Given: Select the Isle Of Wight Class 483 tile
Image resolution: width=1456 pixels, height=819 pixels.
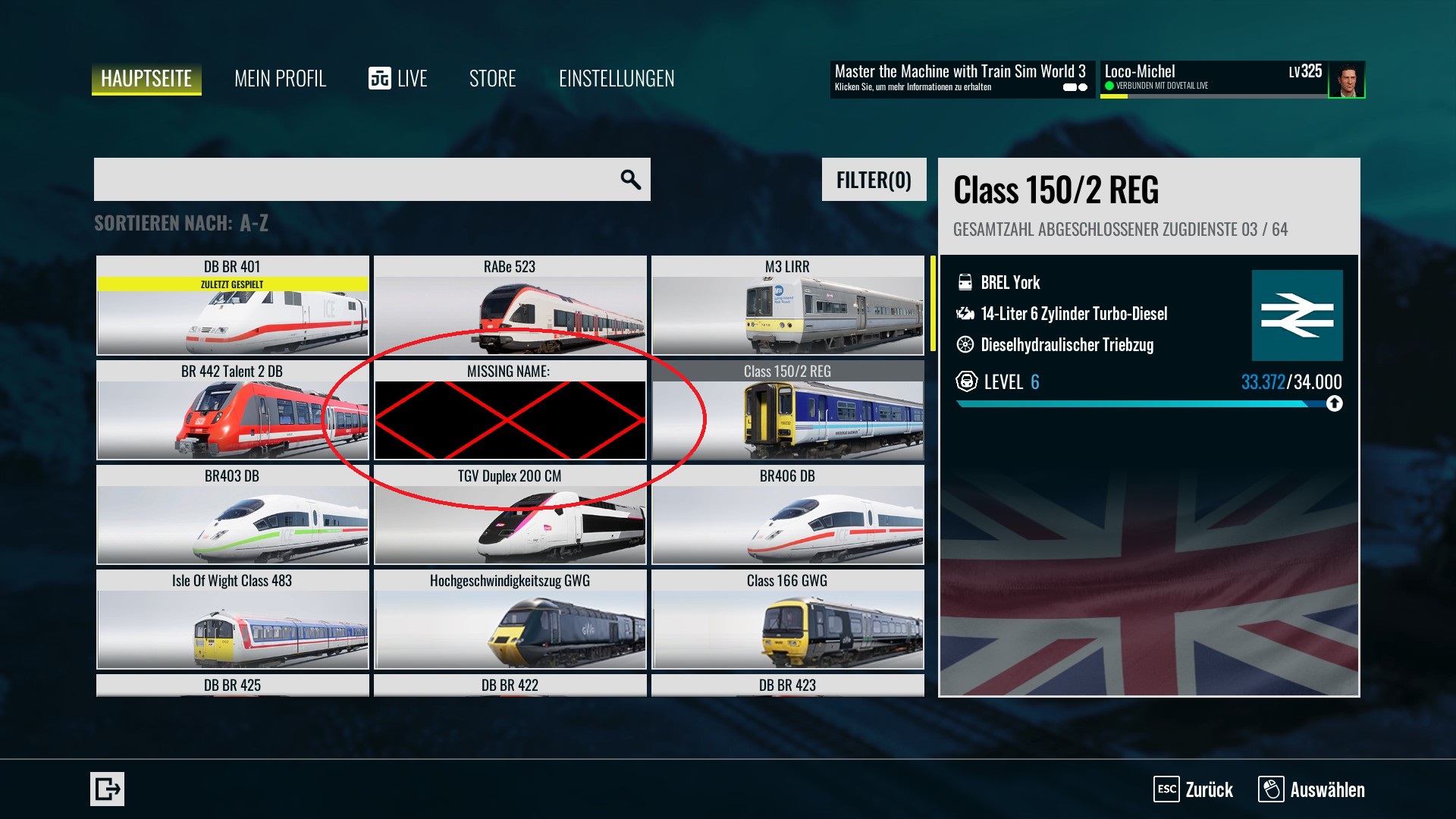Looking at the screenshot, I should [x=232, y=620].
